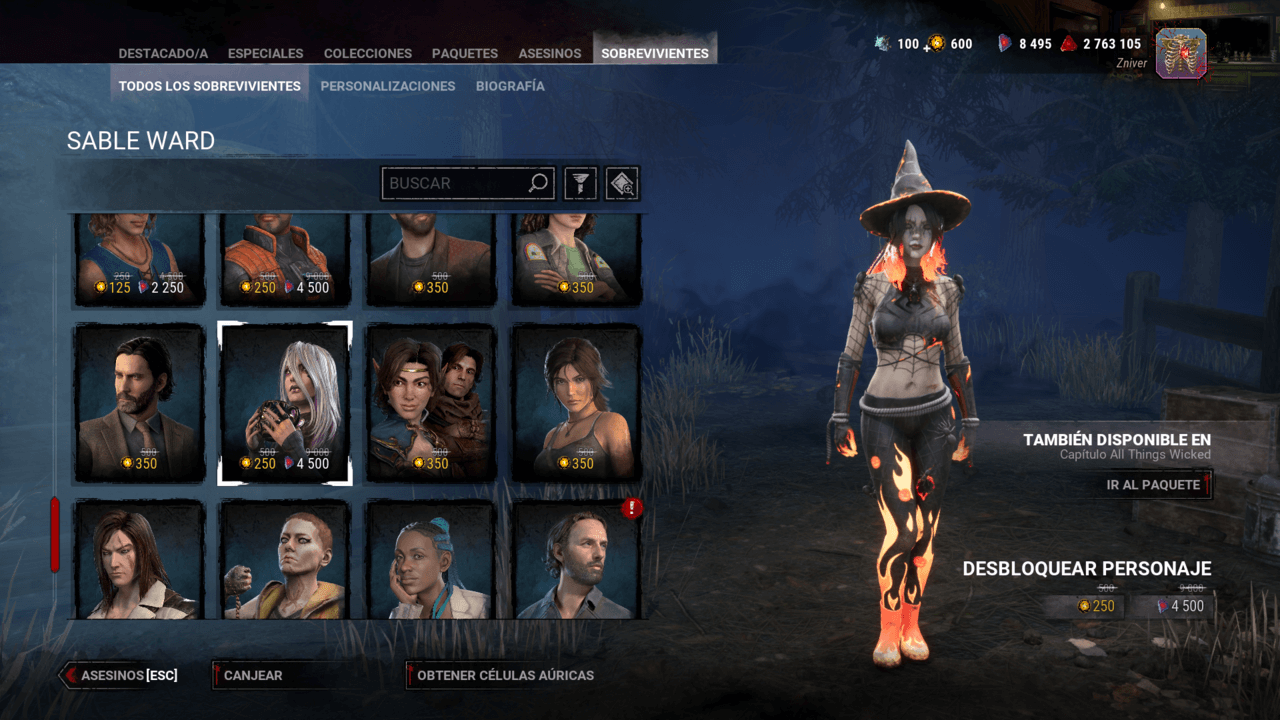Pick the survivor with the red alert badge
Screen dimensions: 1280x720
[x=577, y=560]
